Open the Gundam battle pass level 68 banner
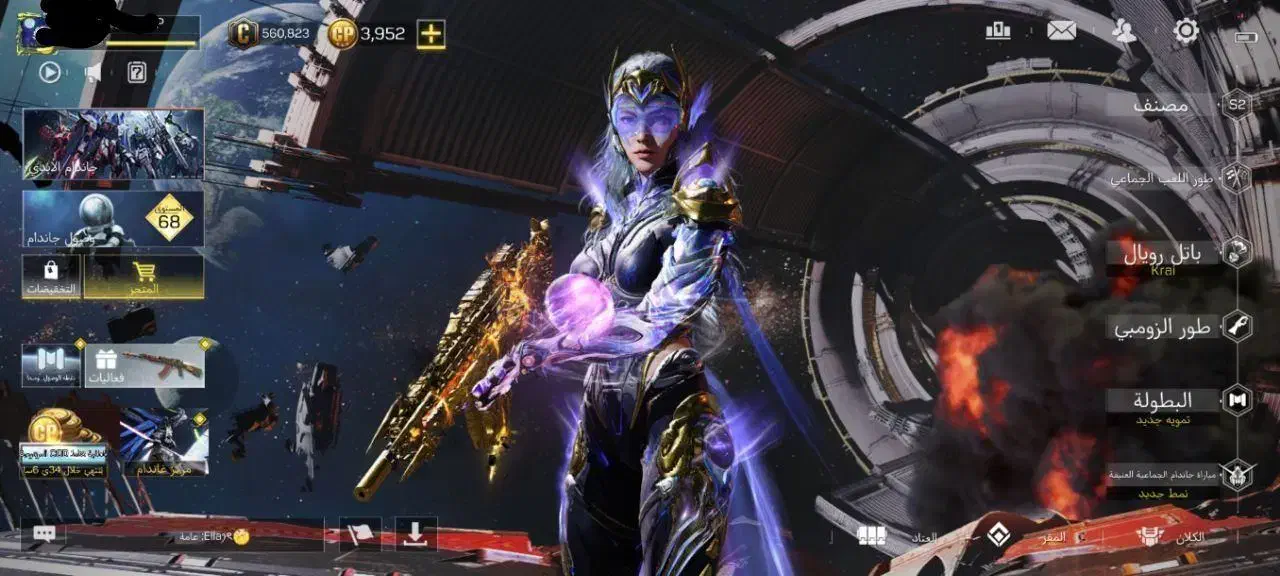Screen dimensions: 1280x576 coord(113,219)
